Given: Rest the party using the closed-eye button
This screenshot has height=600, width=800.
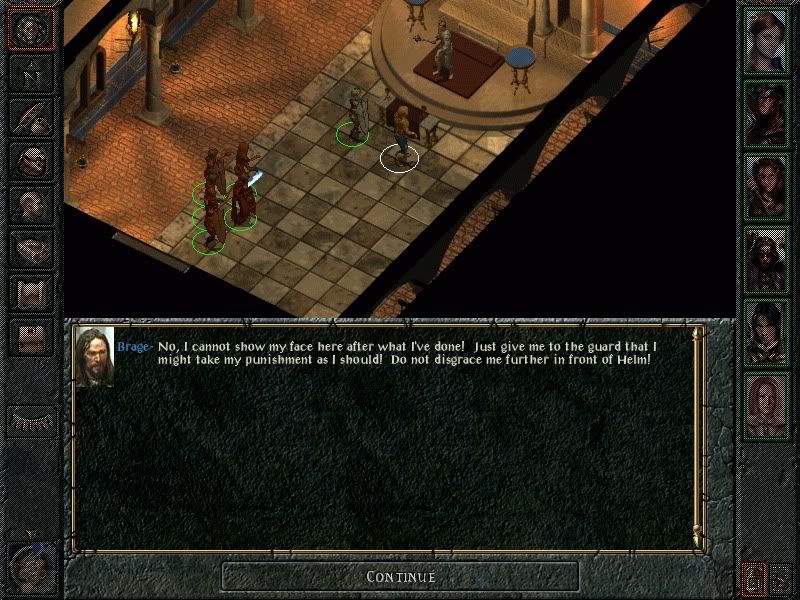Looking at the screenshot, I should (31, 421).
